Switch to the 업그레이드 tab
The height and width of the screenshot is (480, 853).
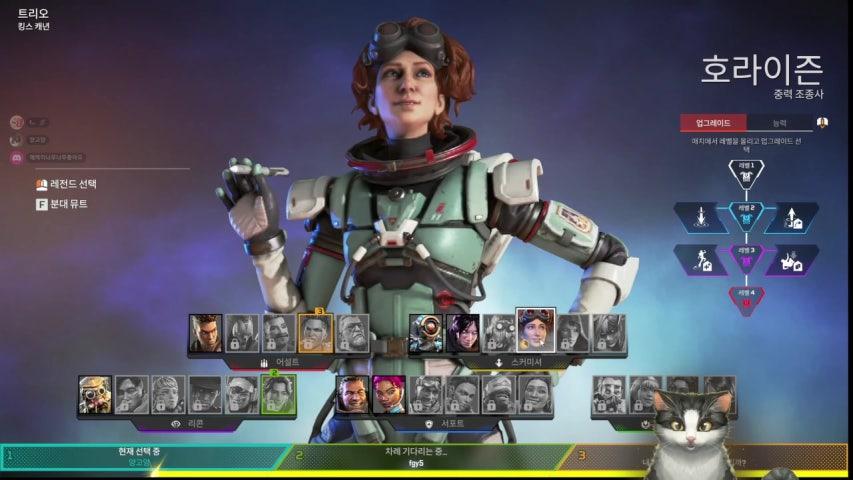click(713, 123)
